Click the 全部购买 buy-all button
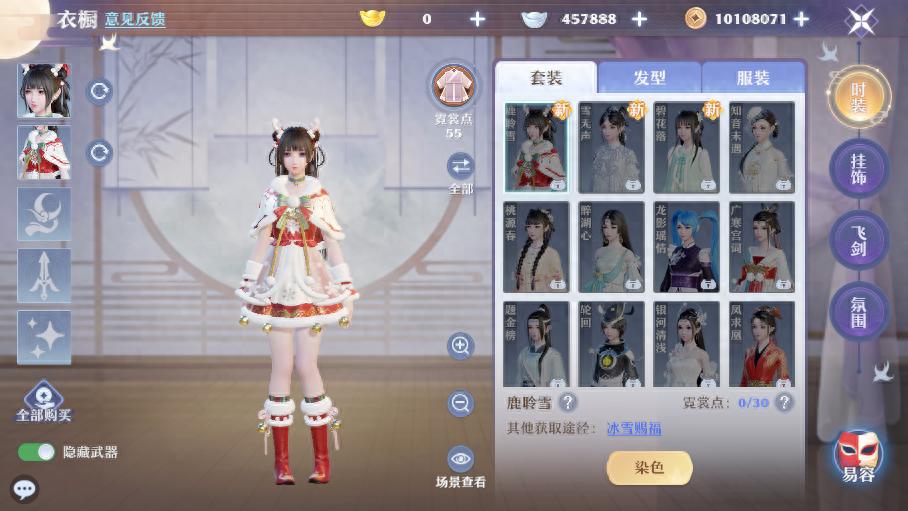 (x=44, y=401)
